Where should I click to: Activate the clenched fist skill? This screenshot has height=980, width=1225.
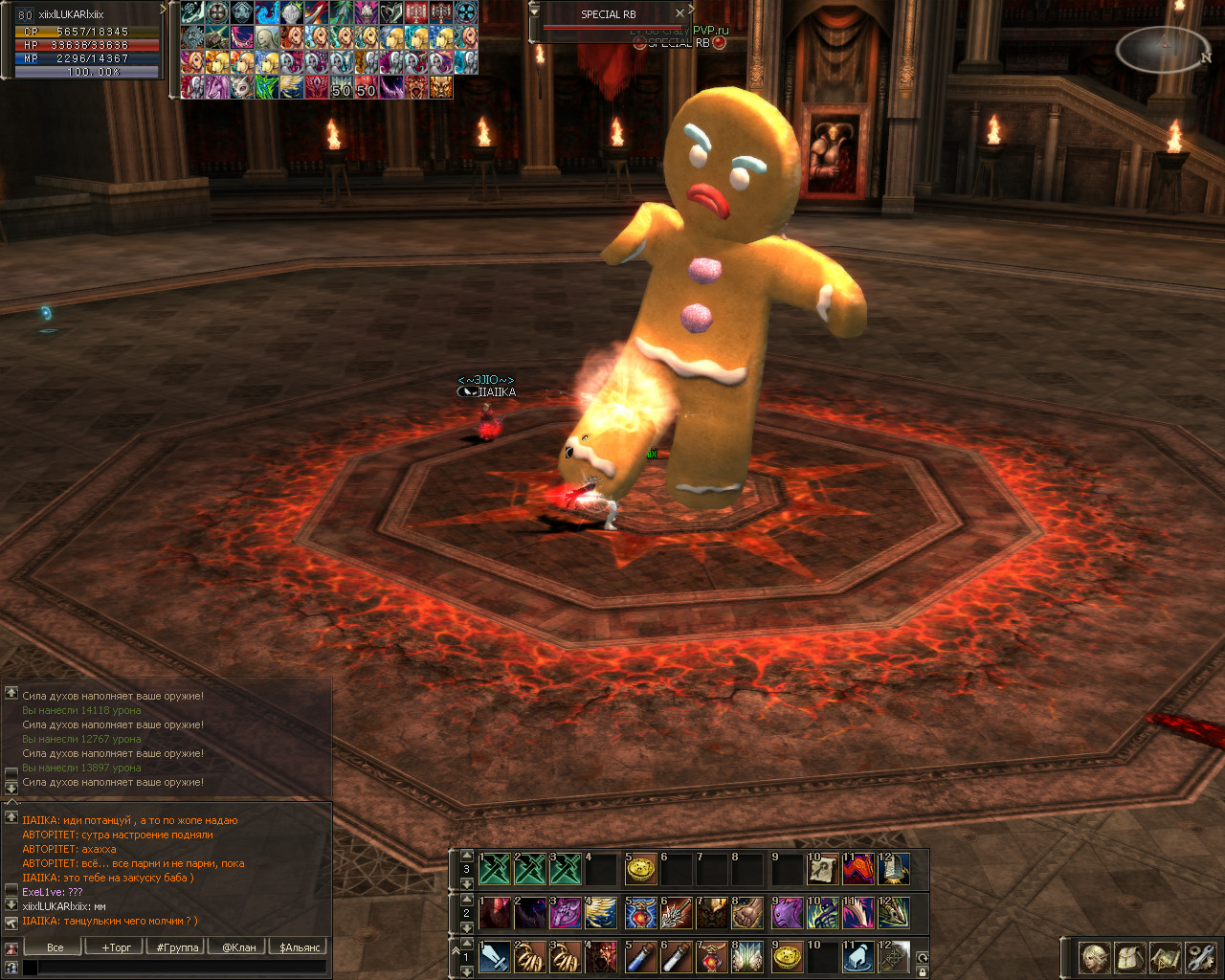pyautogui.click(x=747, y=913)
